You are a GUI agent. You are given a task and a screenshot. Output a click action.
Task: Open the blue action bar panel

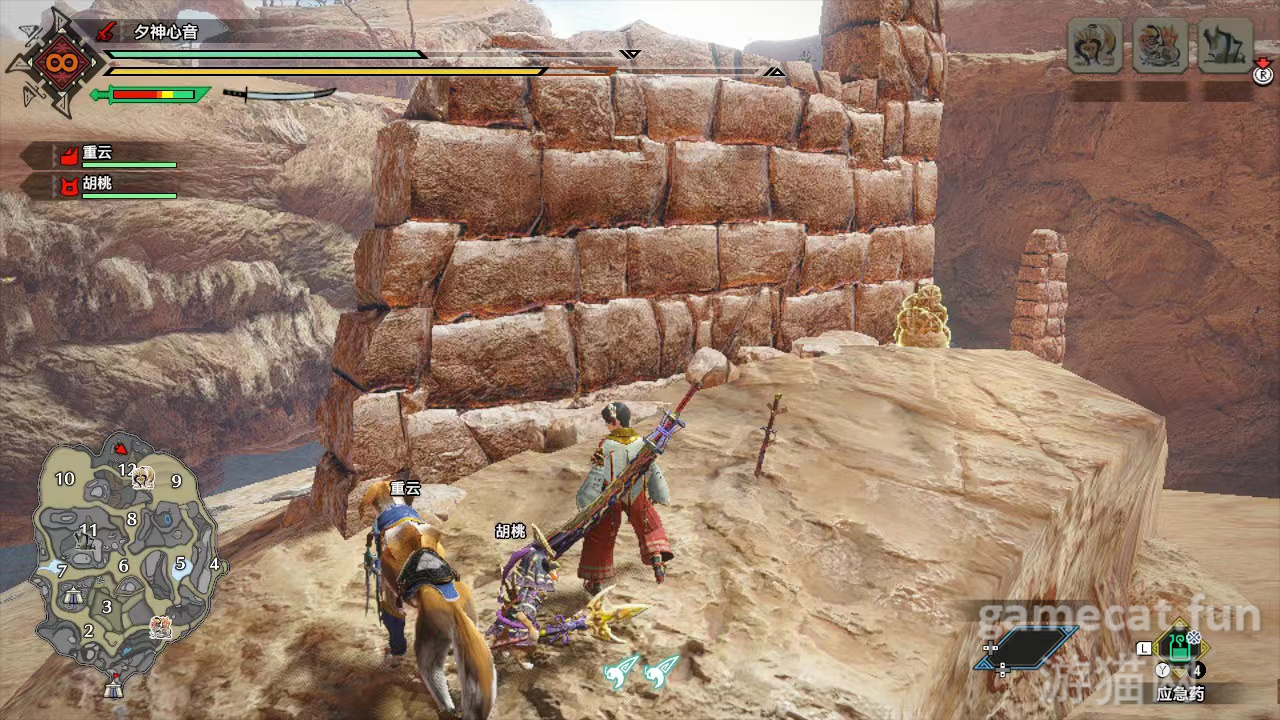[x=1027, y=647]
